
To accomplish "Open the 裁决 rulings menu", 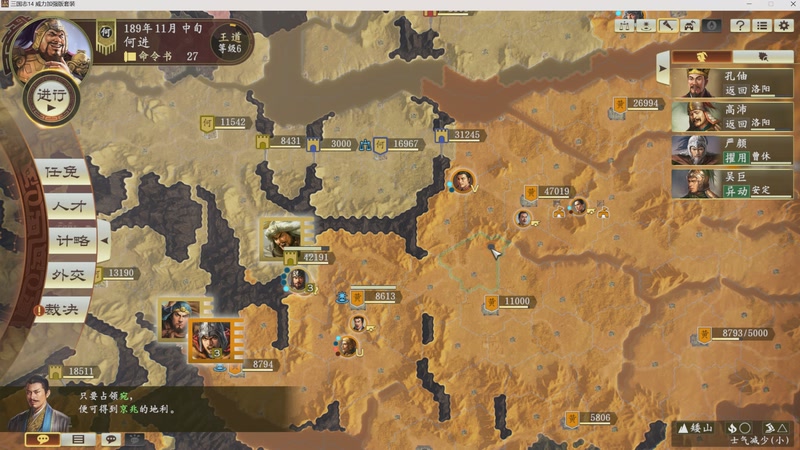I will point(64,309).
